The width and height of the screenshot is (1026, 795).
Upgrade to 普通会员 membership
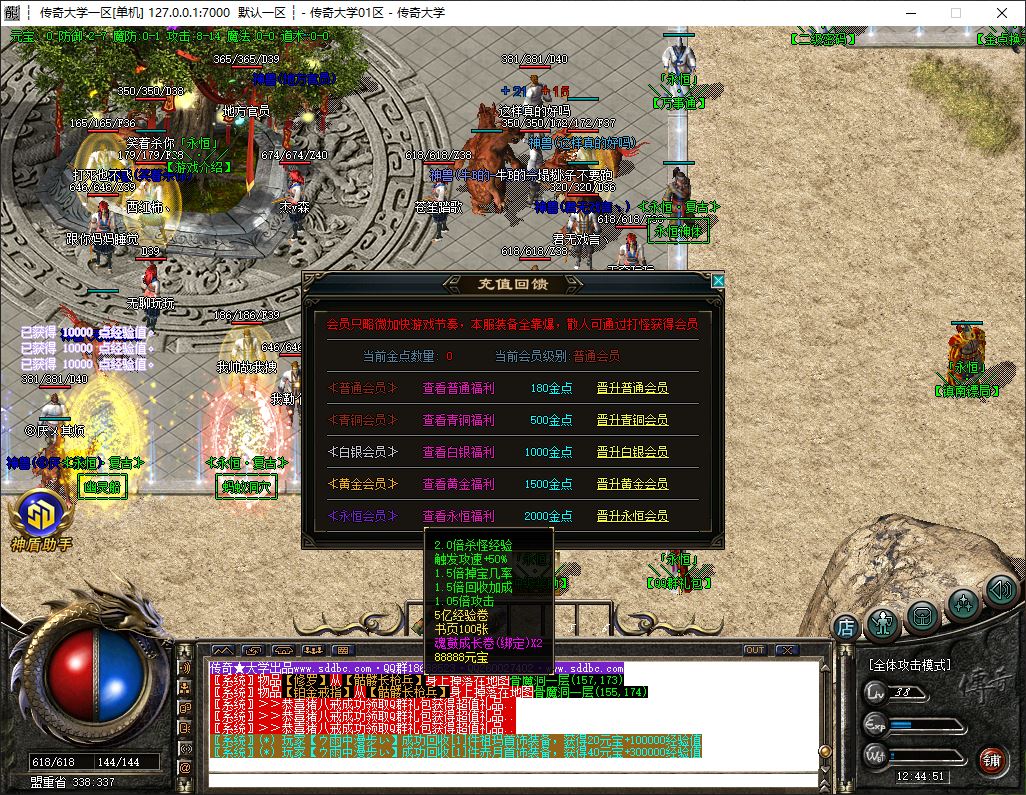[632, 388]
